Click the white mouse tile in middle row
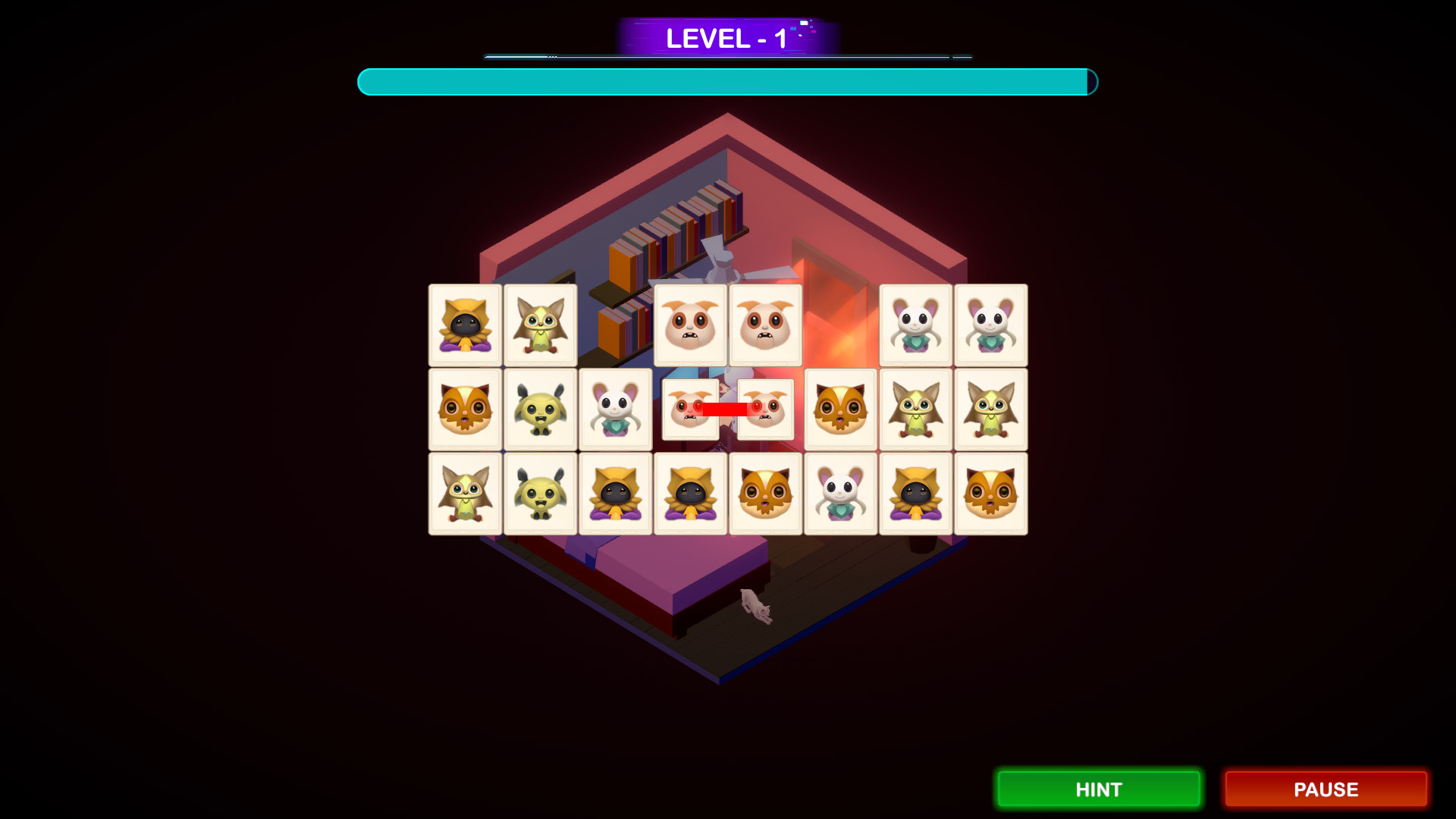Viewport: 1456px width, 819px height. (615, 409)
